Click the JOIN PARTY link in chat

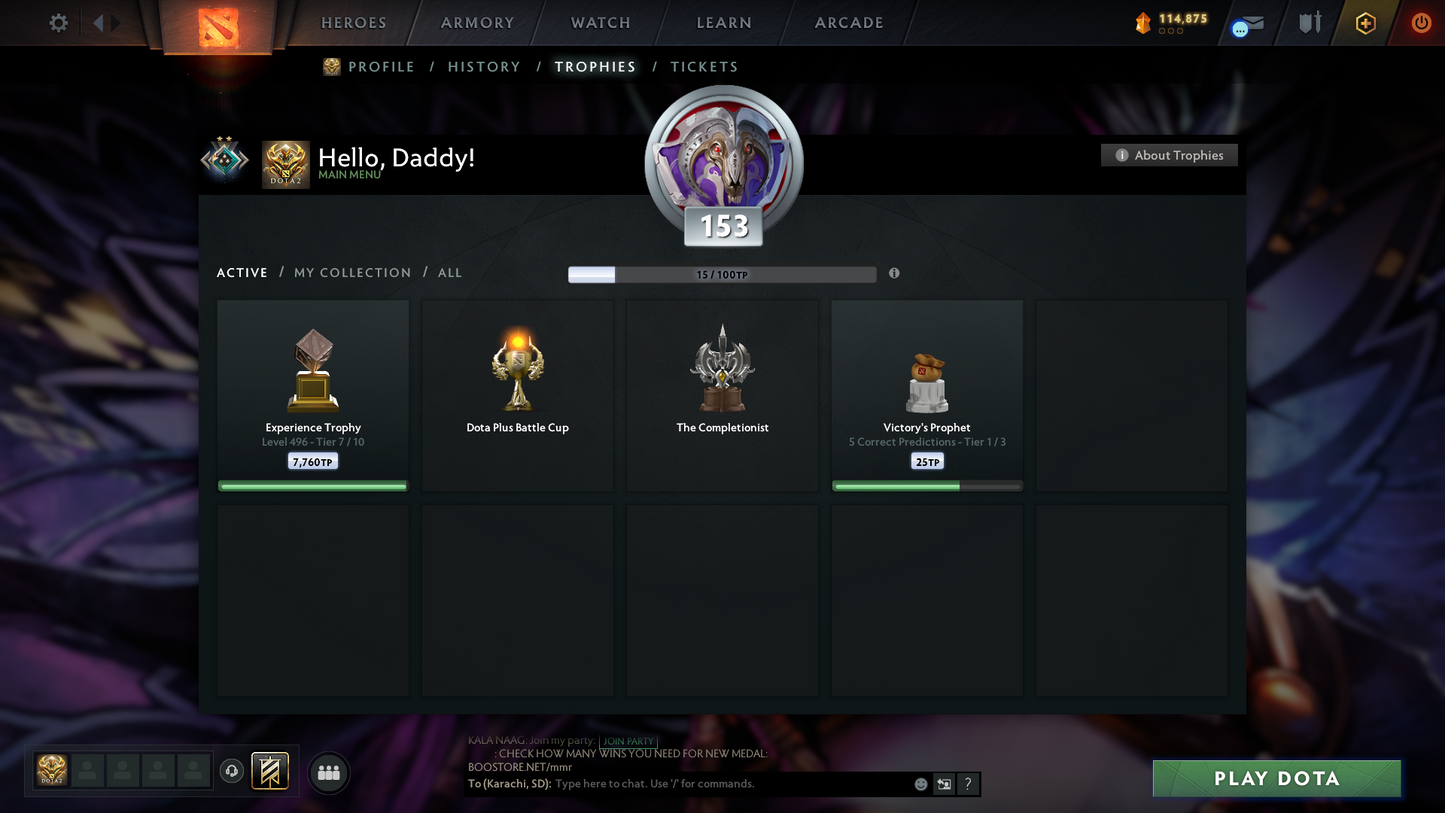[x=628, y=742]
